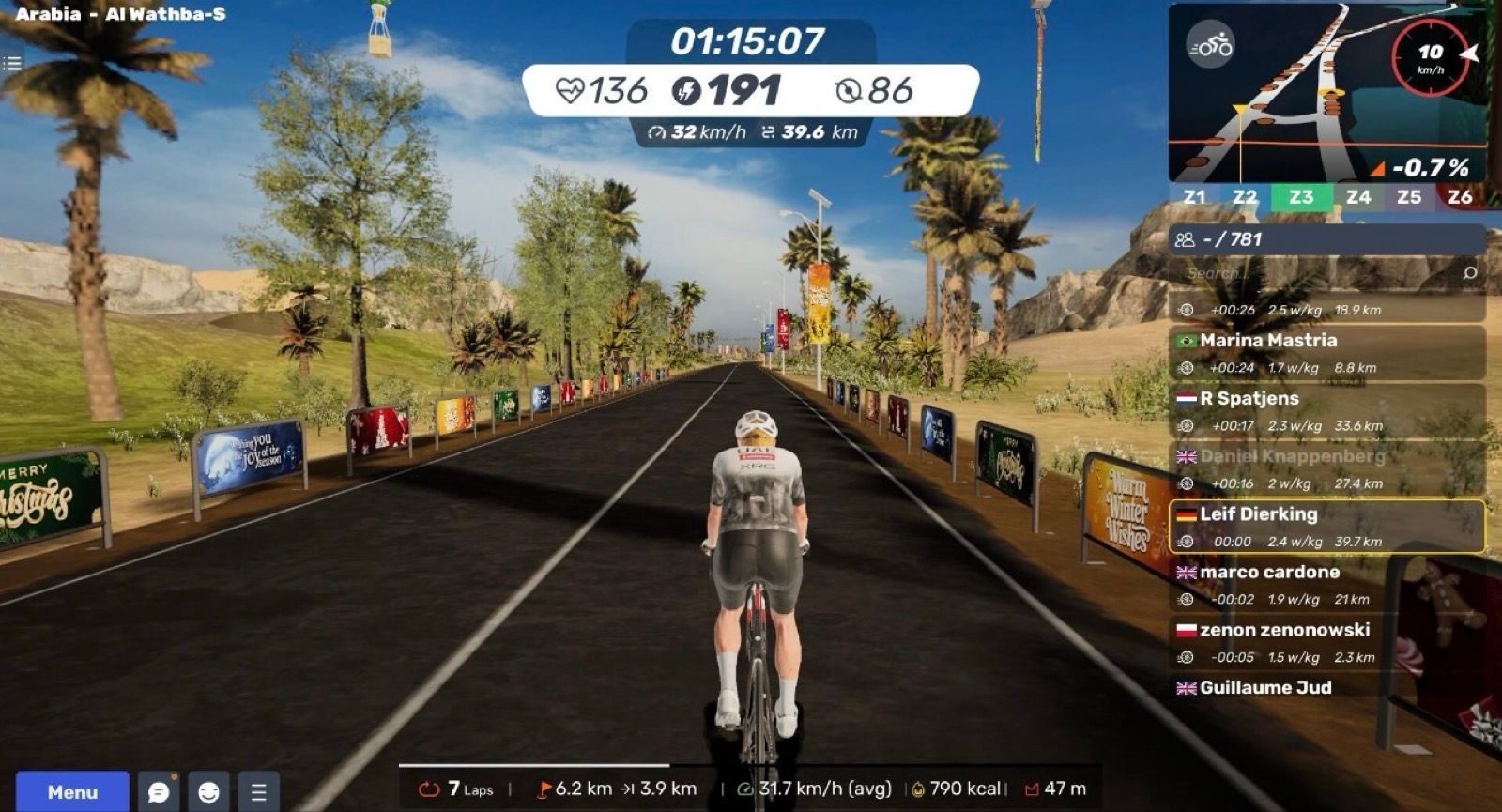Open the blue Menu button
The height and width of the screenshot is (812, 1502).
72,791
